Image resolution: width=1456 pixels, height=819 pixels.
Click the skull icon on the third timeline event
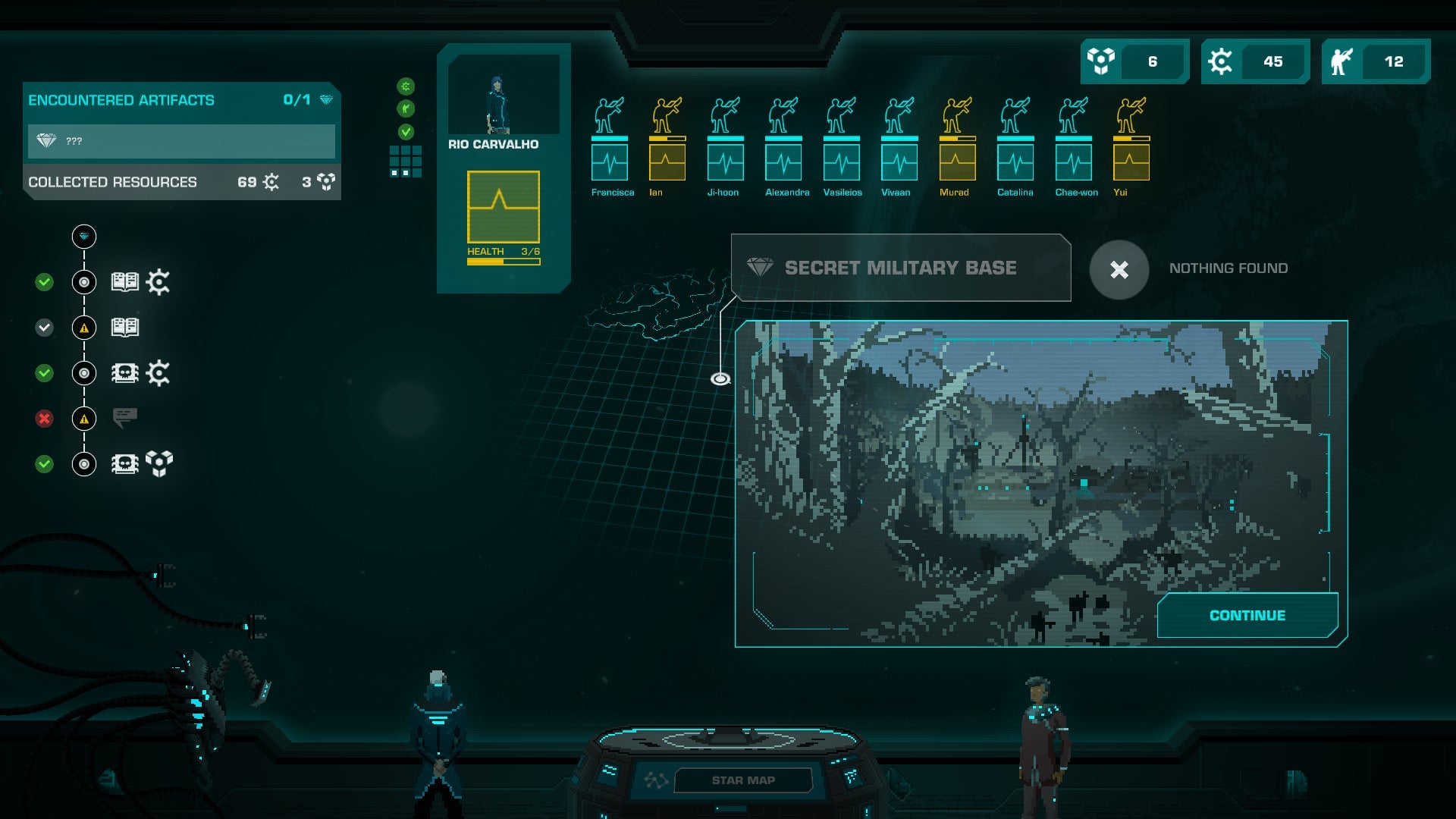click(x=124, y=372)
